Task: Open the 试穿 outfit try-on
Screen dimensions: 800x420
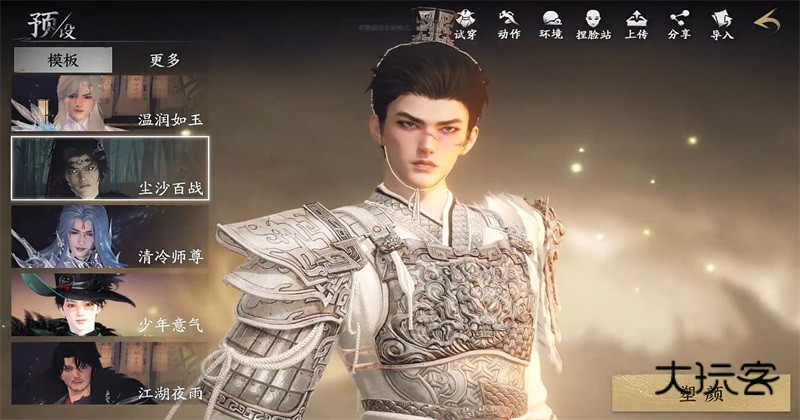Action: [466, 24]
